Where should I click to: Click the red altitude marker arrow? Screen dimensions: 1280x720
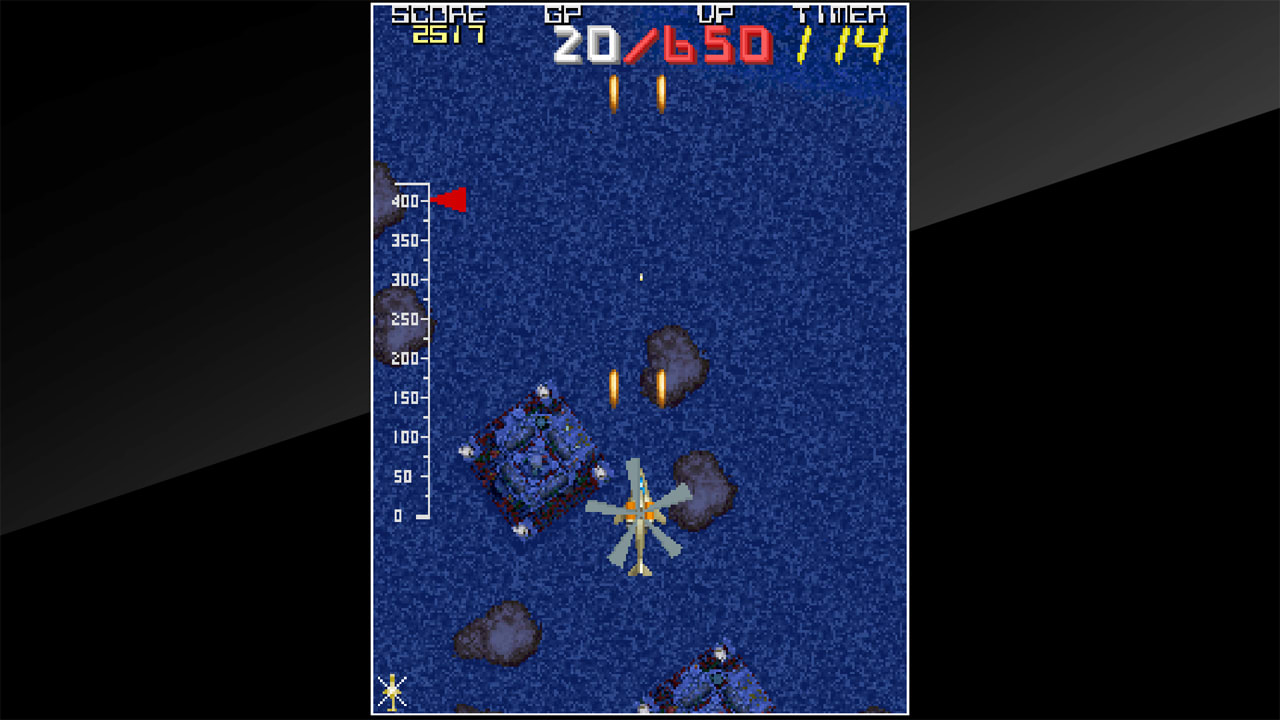(450, 200)
